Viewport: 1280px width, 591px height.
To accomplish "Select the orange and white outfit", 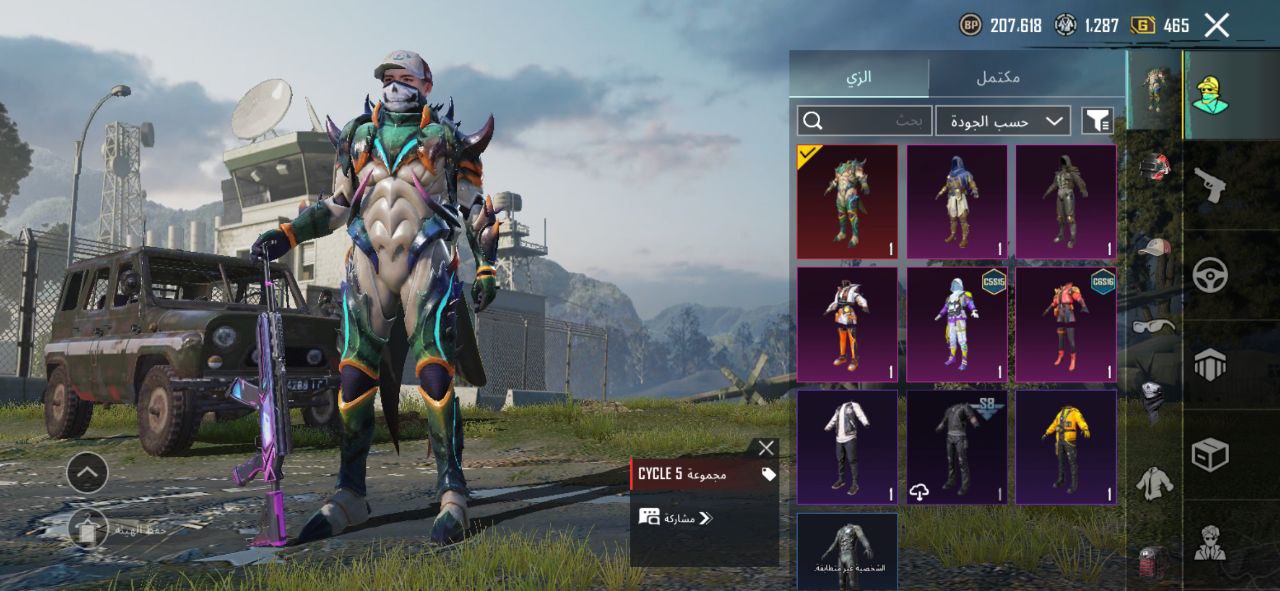I will (847, 324).
